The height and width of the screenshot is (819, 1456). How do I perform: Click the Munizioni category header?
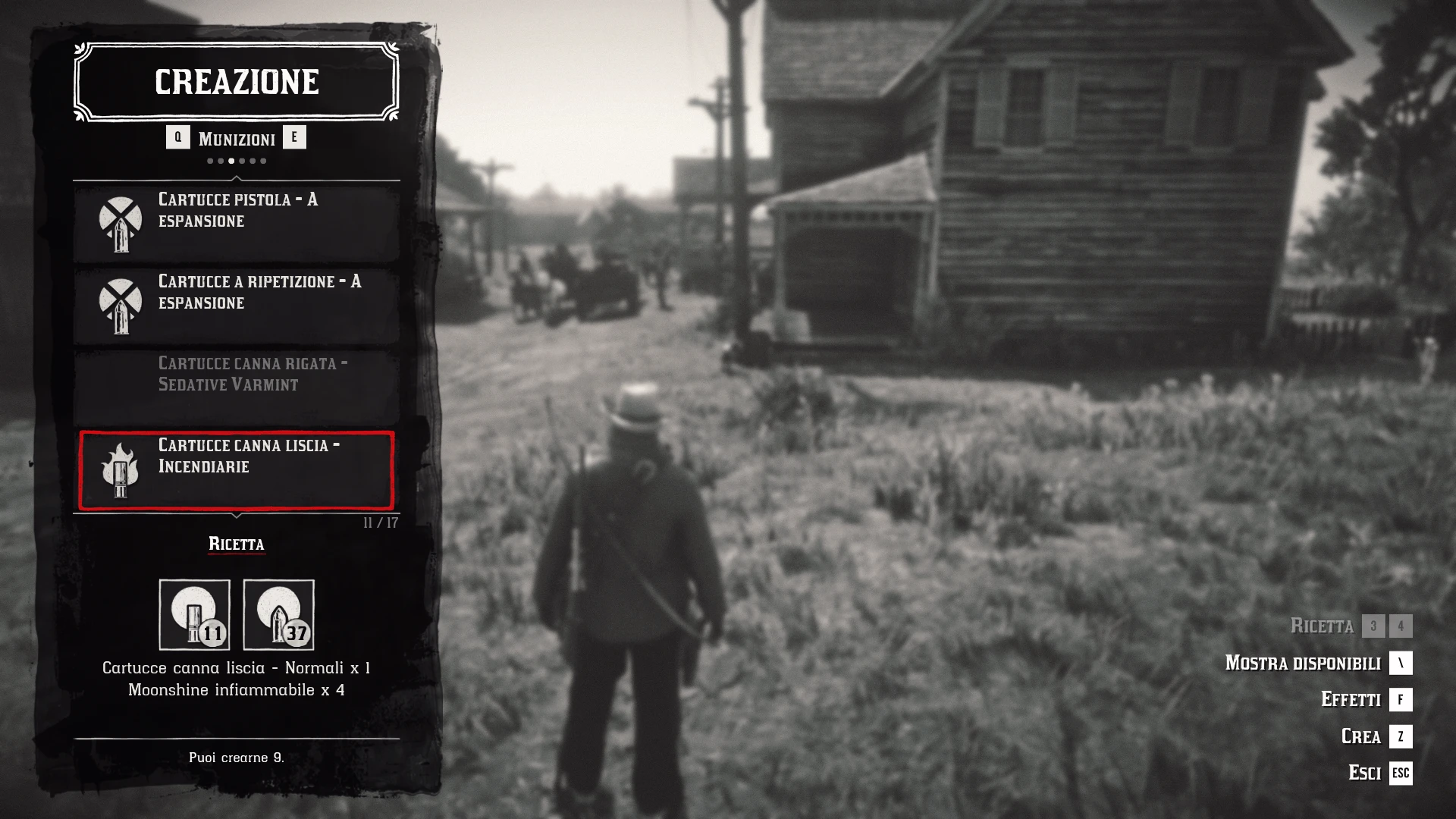pos(237,139)
